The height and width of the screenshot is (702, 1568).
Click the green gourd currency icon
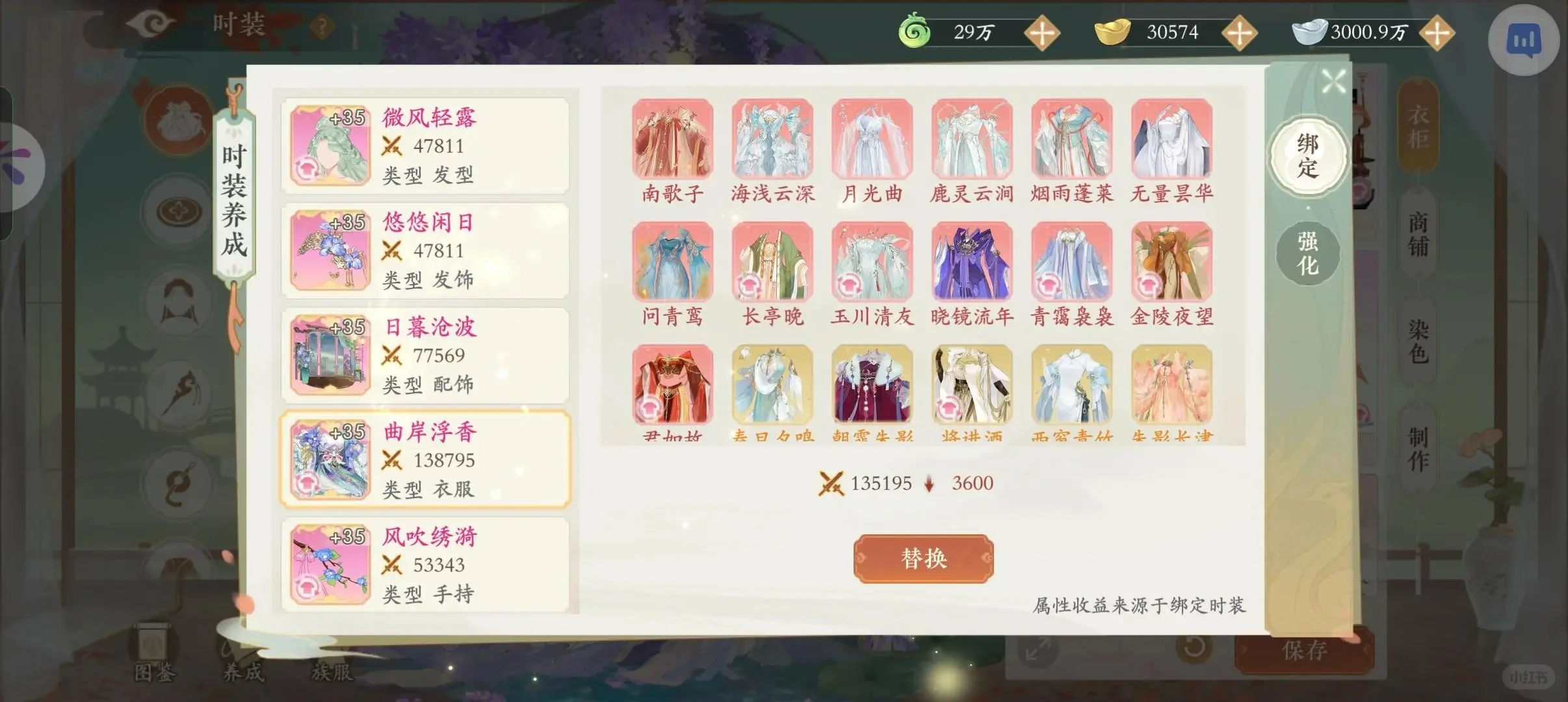pos(913,31)
